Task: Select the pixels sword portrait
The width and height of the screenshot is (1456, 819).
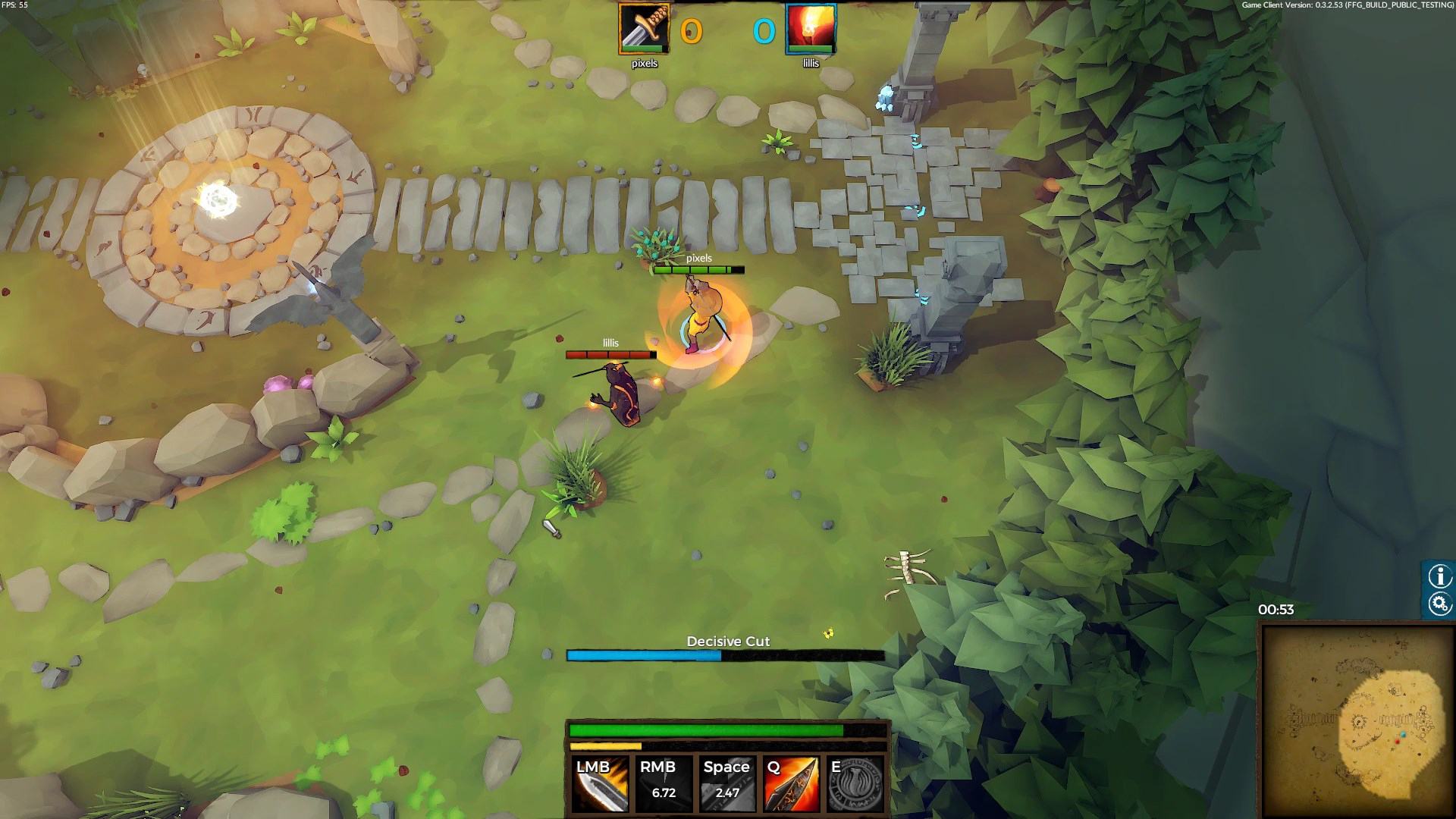Action: [x=644, y=29]
